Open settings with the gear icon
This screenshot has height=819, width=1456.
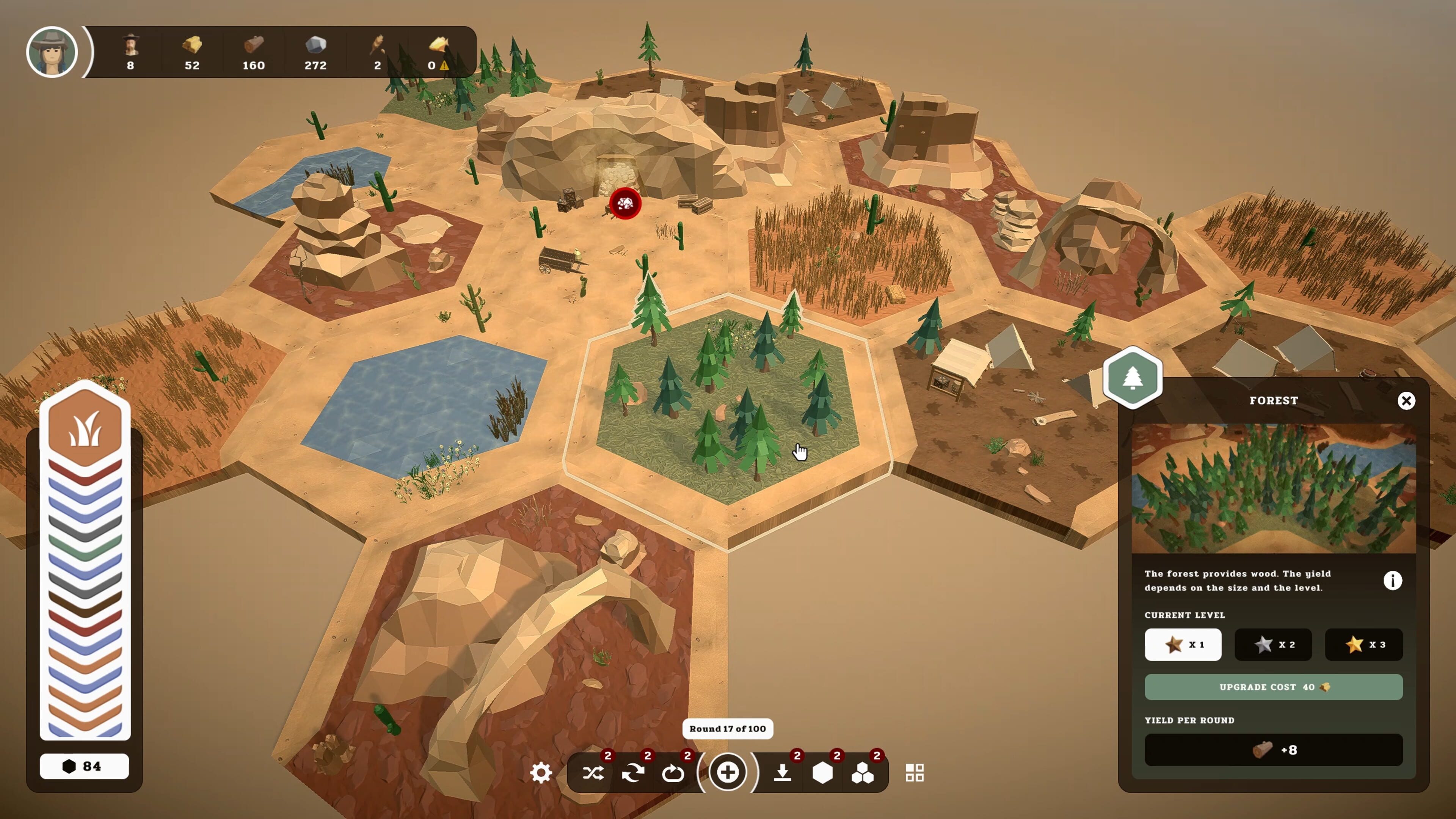click(541, 773)
